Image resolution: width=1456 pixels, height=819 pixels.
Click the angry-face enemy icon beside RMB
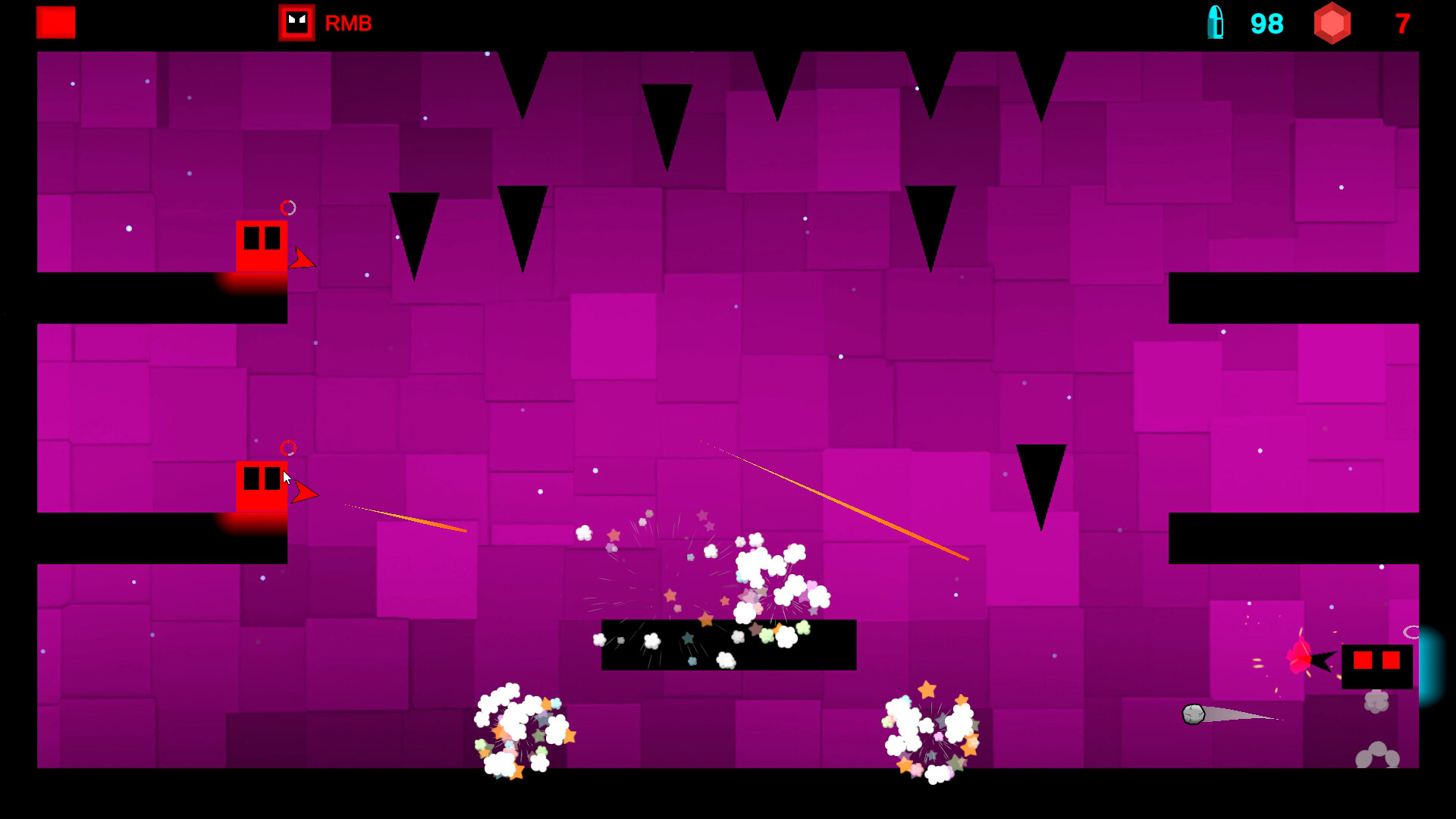(296, 23)
